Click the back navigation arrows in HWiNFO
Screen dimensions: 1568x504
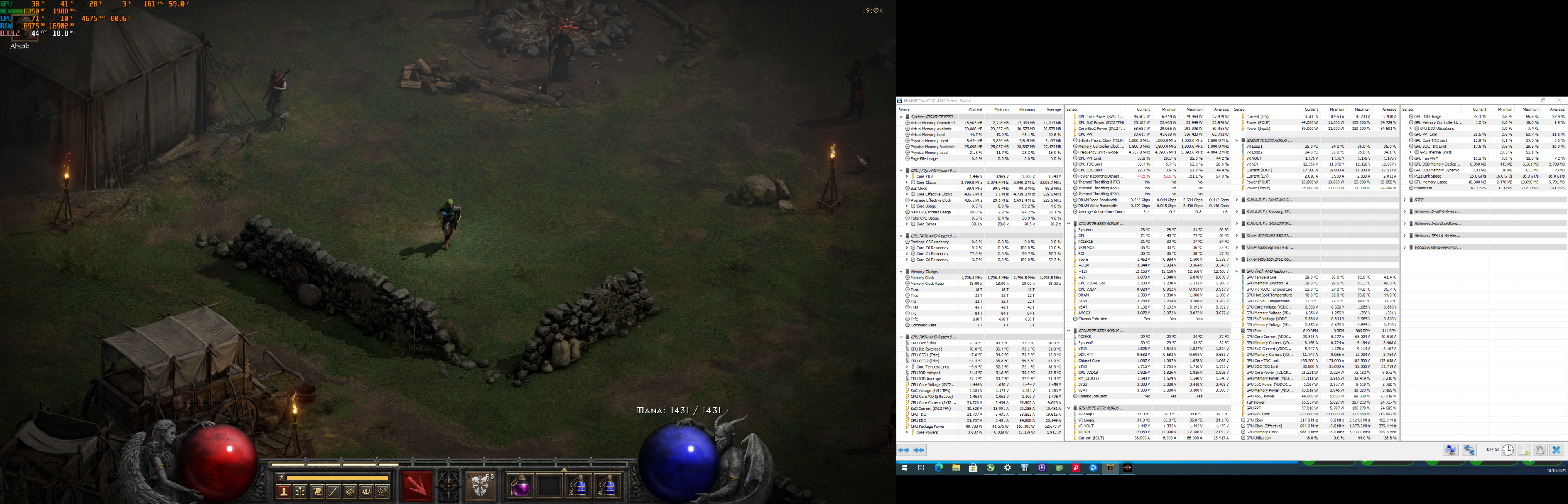click(x=904, y=451)
